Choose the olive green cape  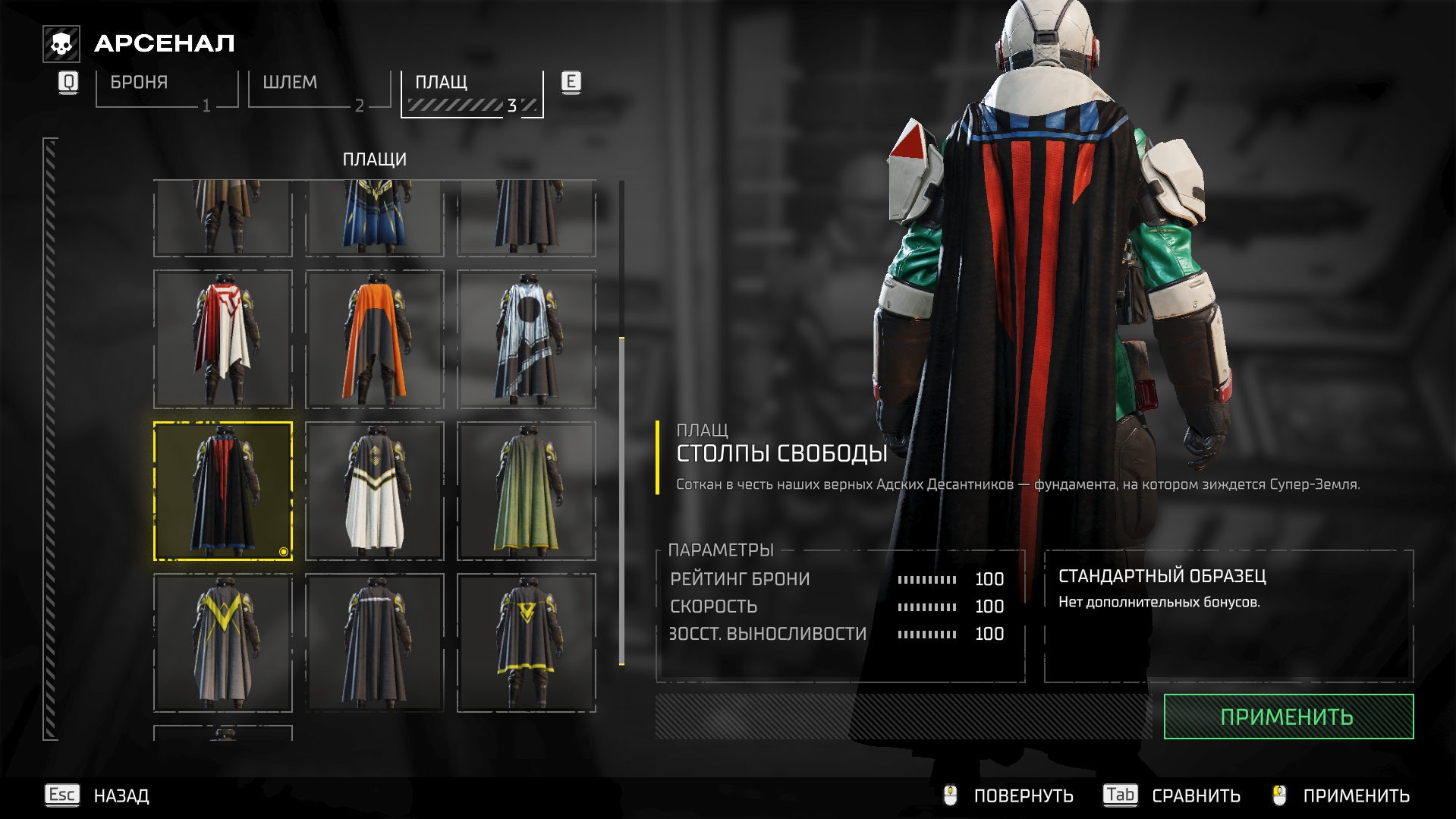[527, 491]
